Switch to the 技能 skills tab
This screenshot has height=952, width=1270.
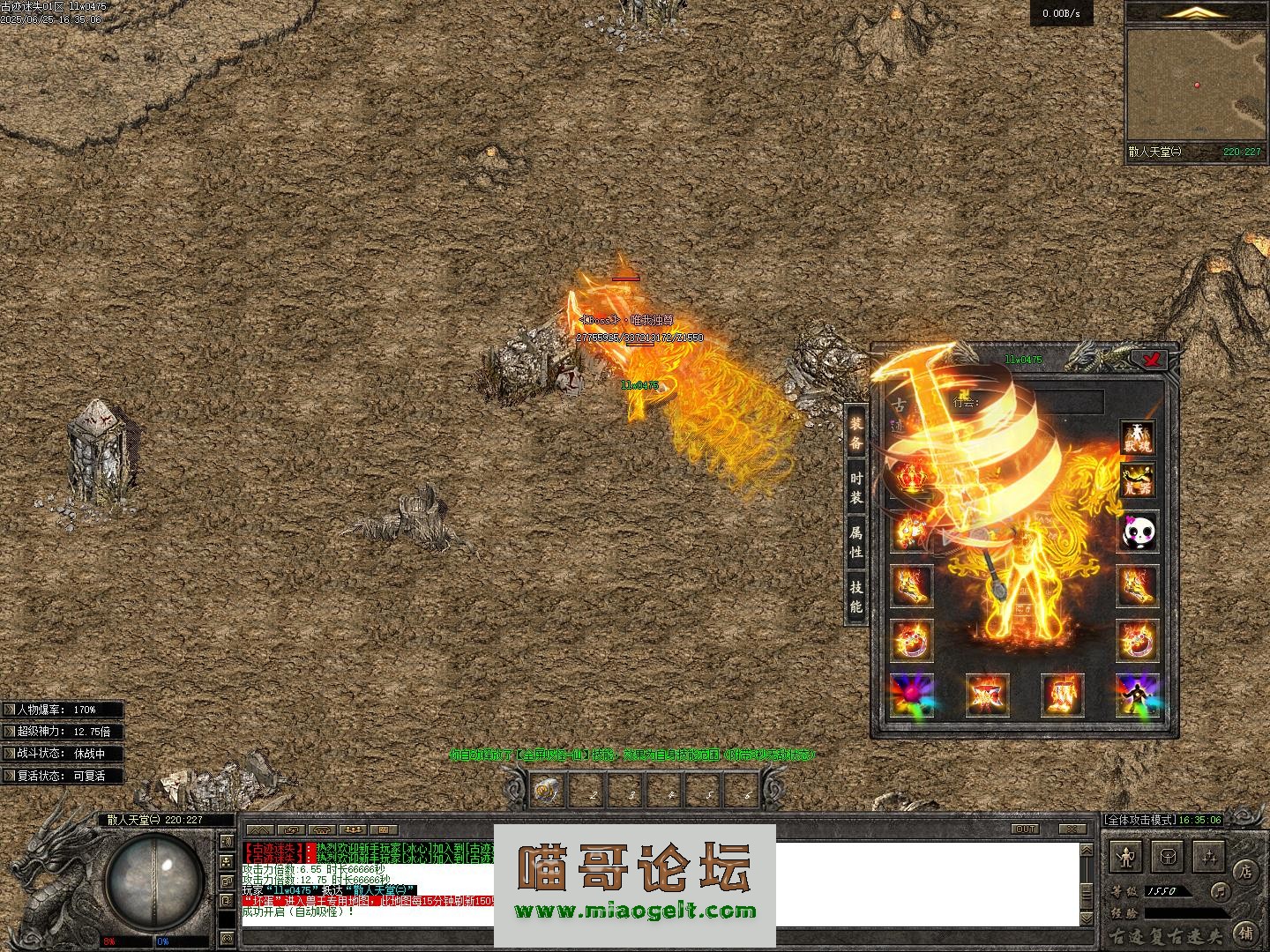coord(855,596)
